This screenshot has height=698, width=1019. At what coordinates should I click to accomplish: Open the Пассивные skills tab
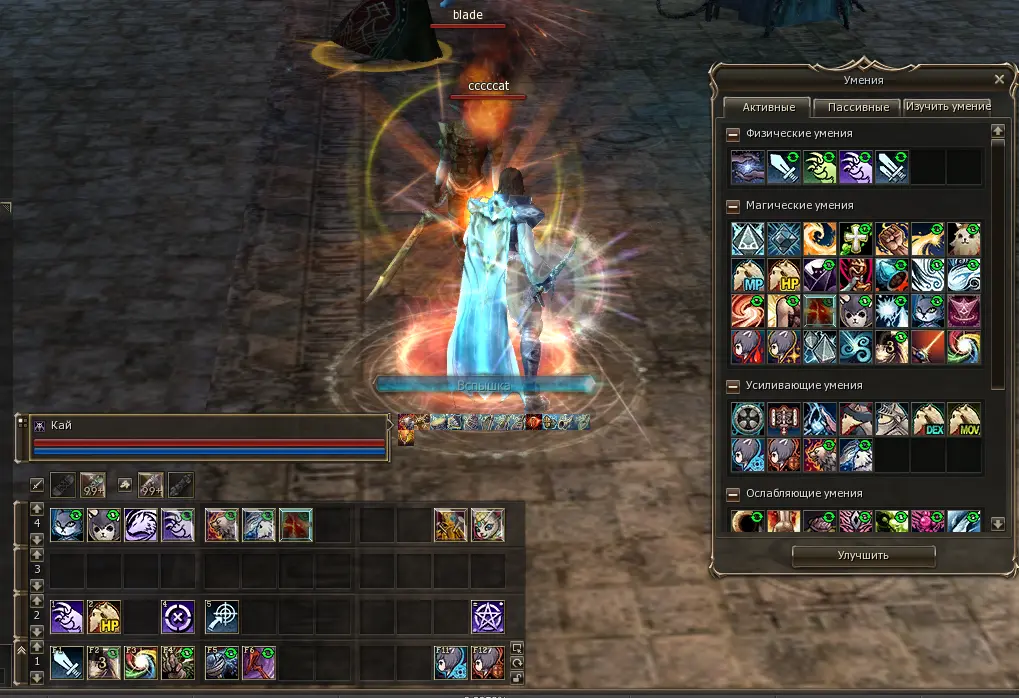[x=858, y=107]
